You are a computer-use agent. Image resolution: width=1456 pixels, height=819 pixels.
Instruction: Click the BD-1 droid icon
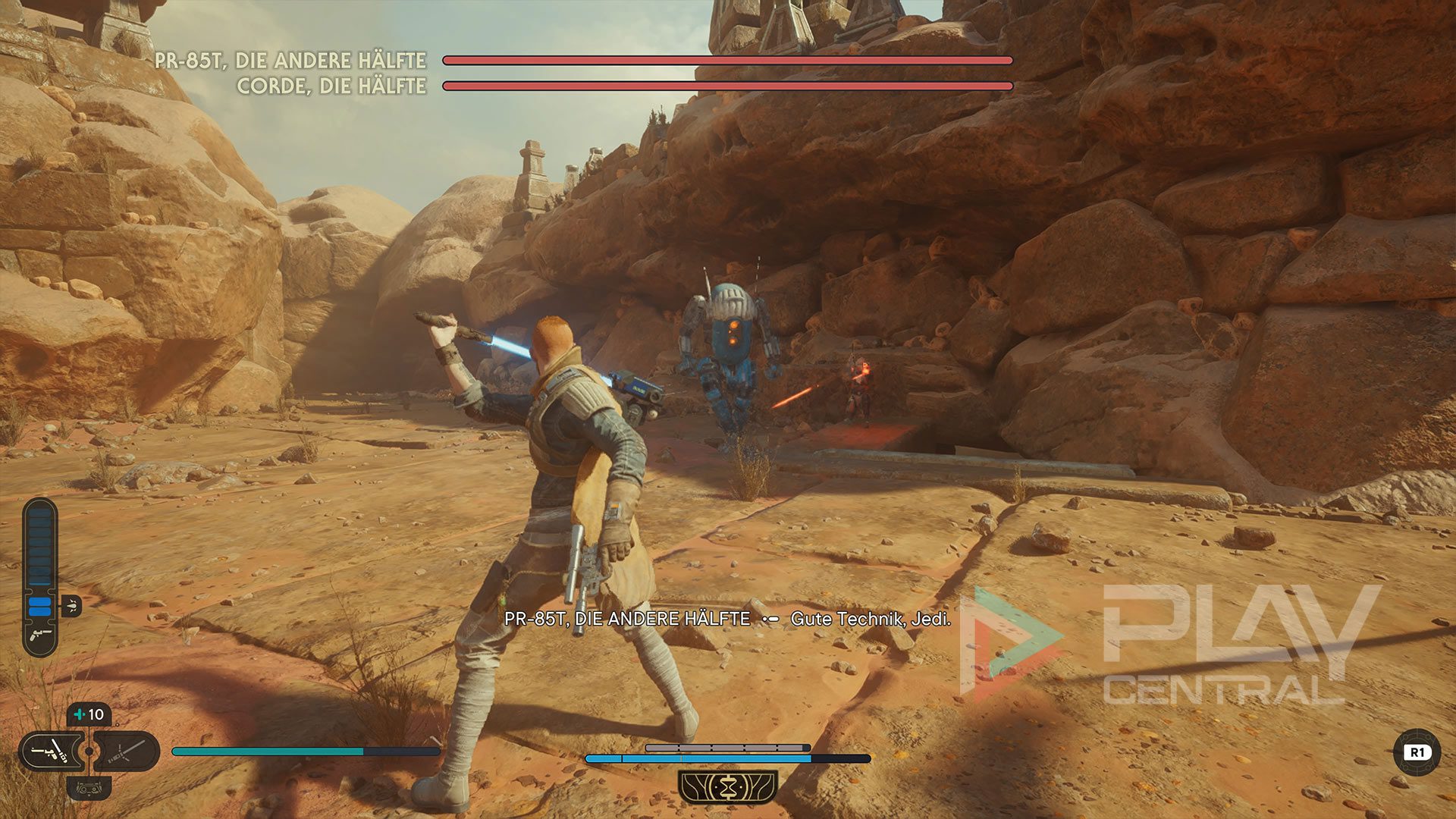tap(89, 788)
